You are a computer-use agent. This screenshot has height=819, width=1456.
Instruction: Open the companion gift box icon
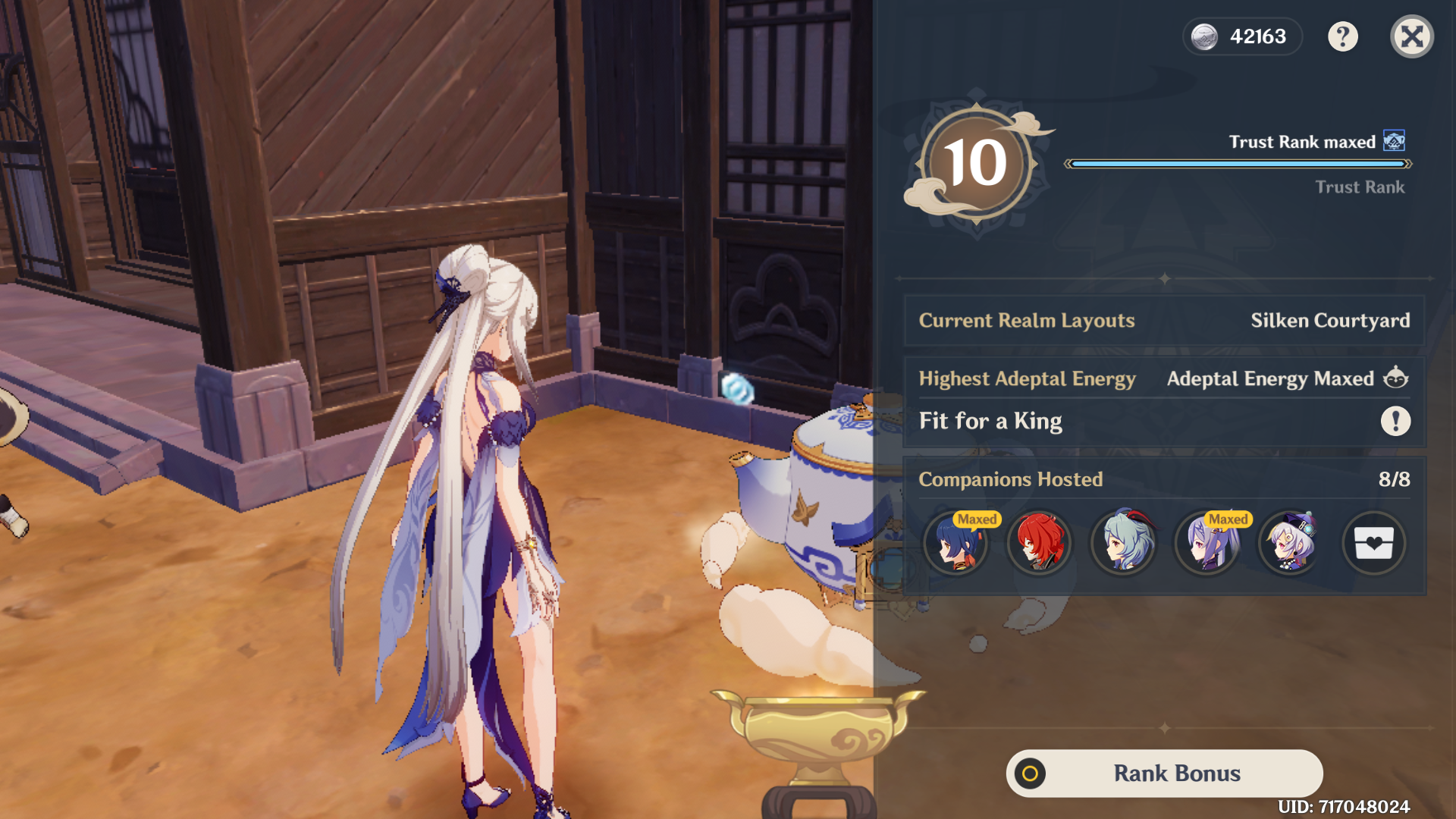click(1374, 543)
